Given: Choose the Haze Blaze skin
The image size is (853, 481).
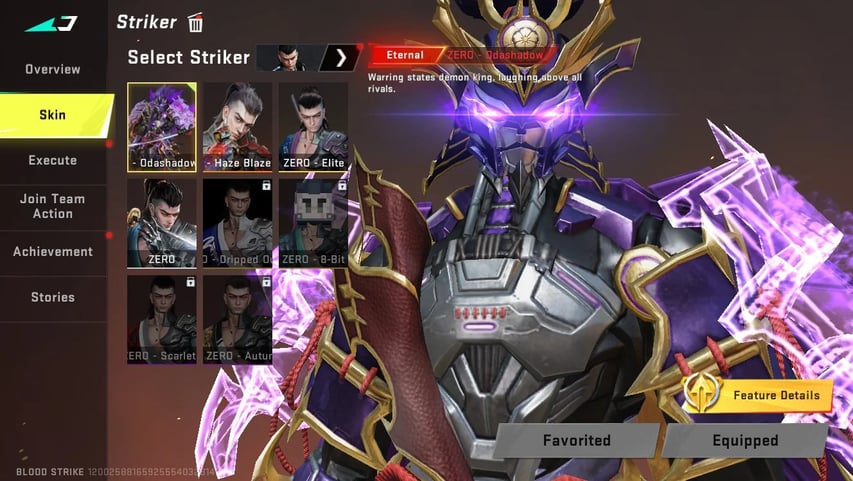Looking at the screenshot, I should 237,127.
